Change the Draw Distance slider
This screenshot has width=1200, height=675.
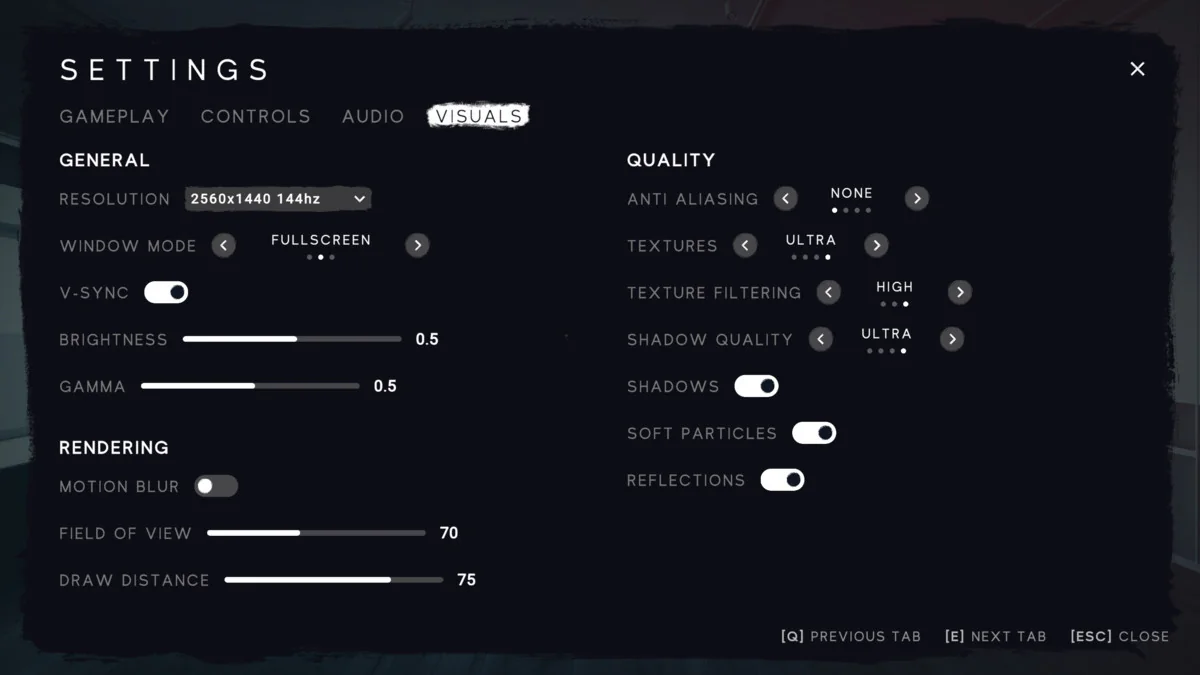334,580
